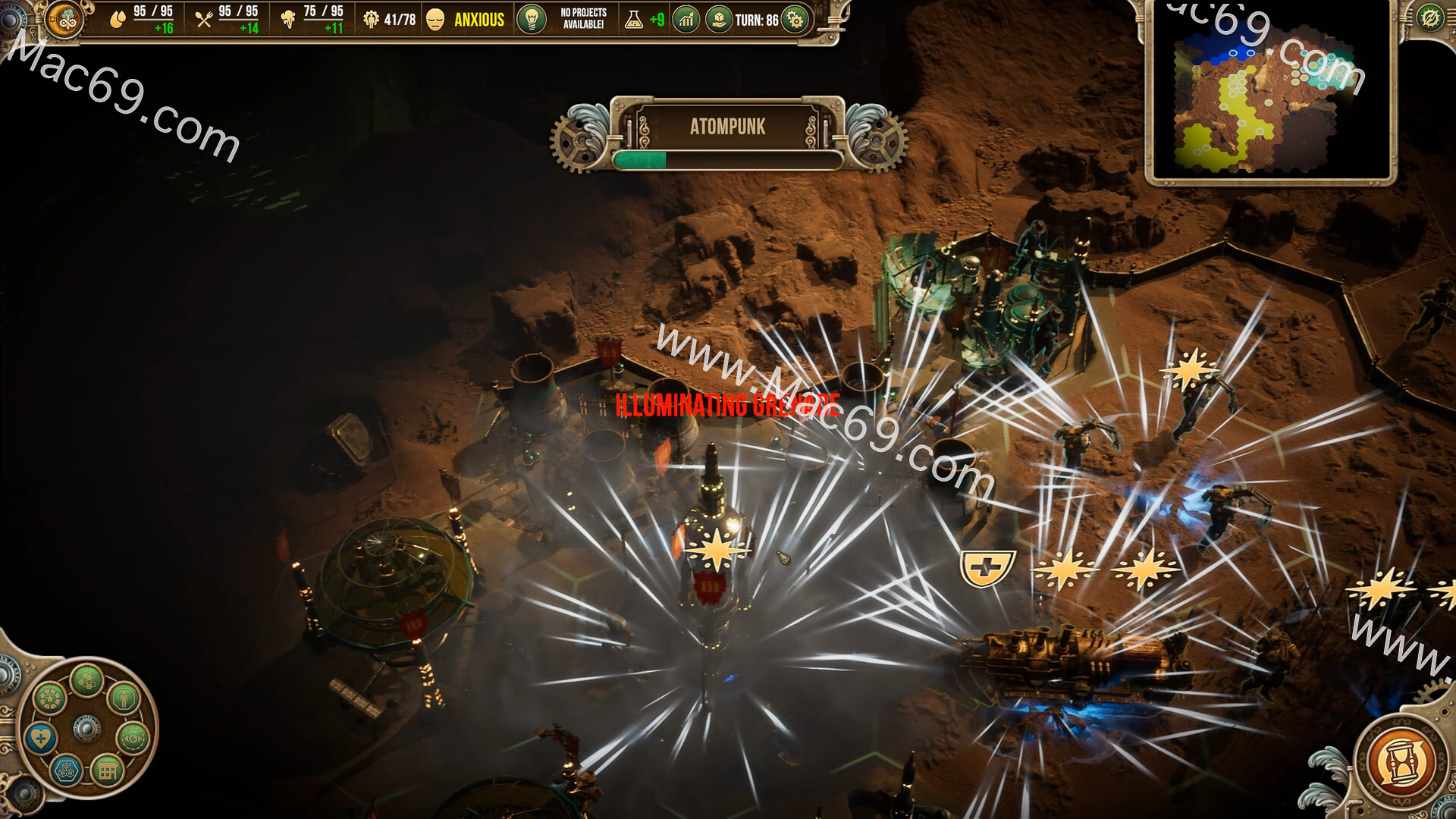This screenshot has width=1456, height=819.
Task: Toggle the eye vision radial button
Action: coord(133,737)
